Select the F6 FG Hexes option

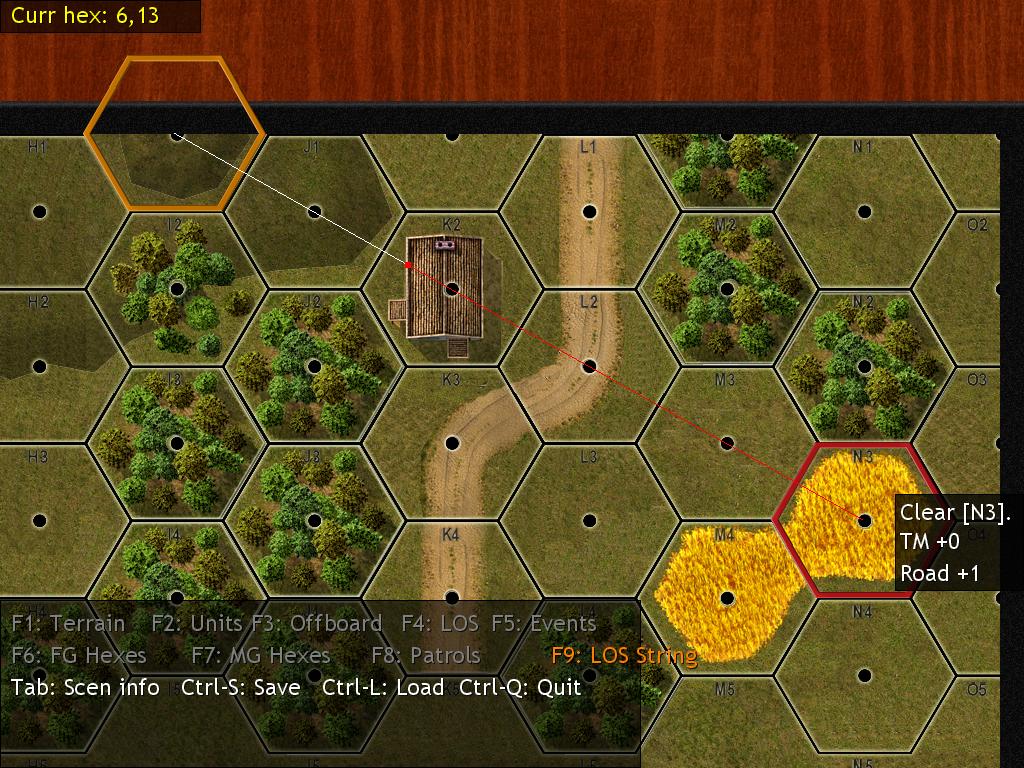(79, 656)
